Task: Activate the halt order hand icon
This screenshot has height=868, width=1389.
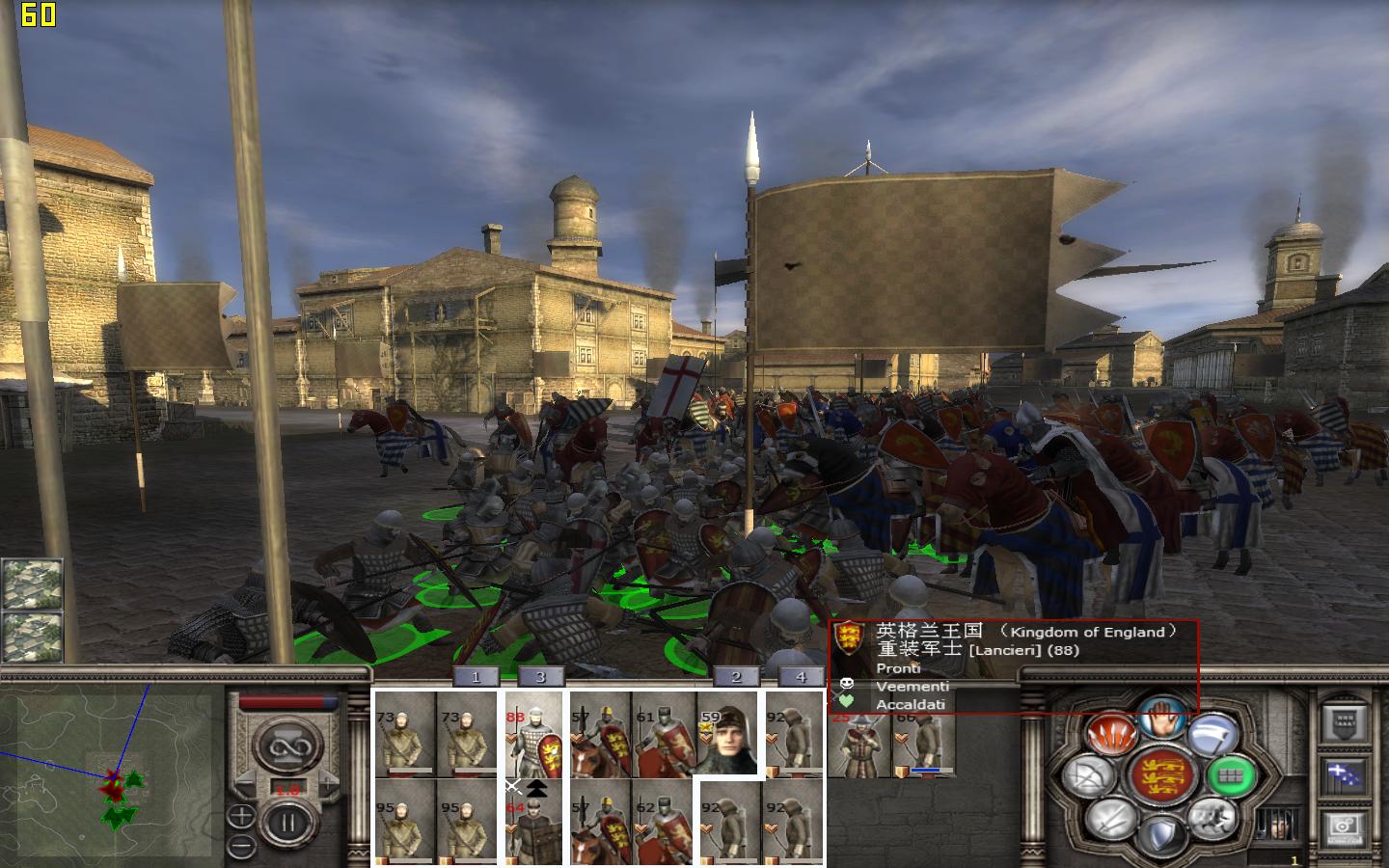Action: pos(1161,719)
